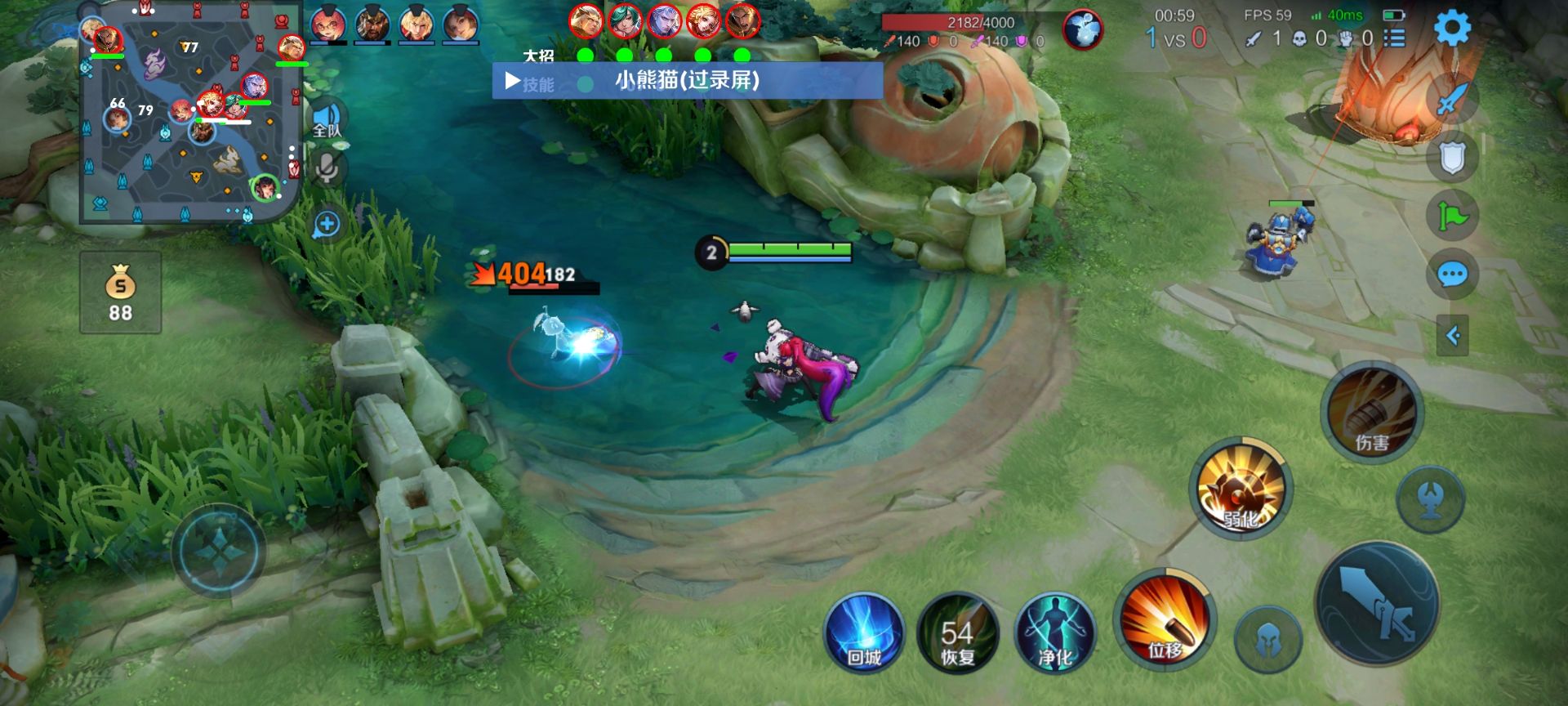The image size is (1568, 706).
Task: Send the sword attack signal
Action: coord(1452,100)
